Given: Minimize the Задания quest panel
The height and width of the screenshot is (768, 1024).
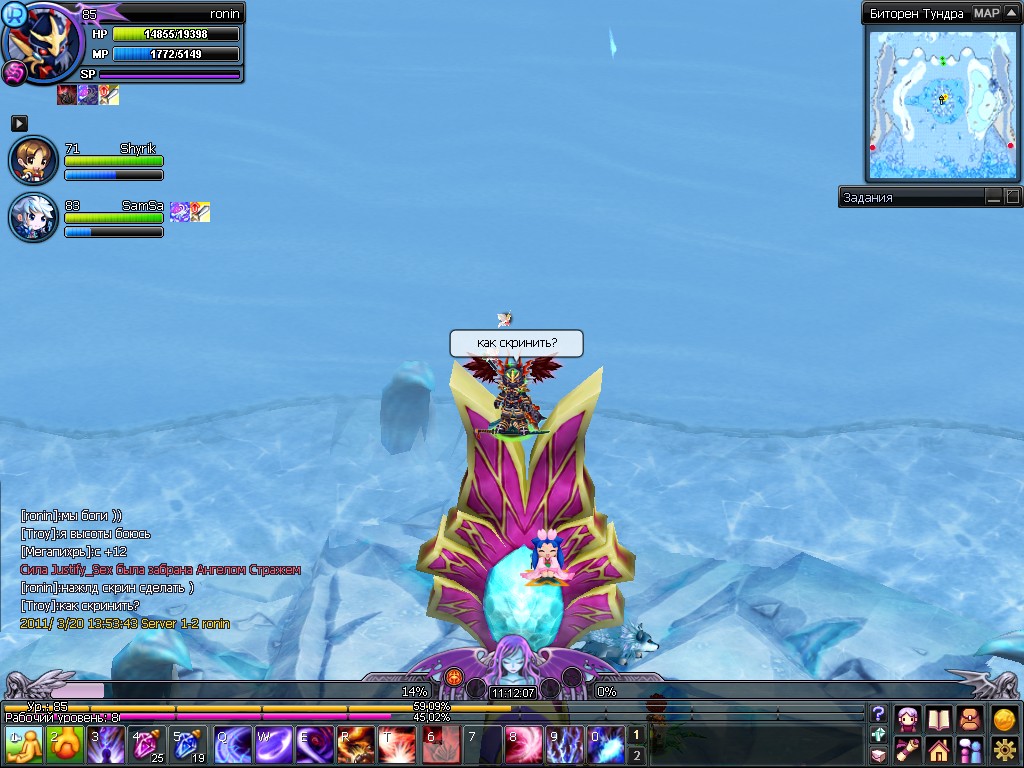Looking at the screenshot, I should click(993, 197).
